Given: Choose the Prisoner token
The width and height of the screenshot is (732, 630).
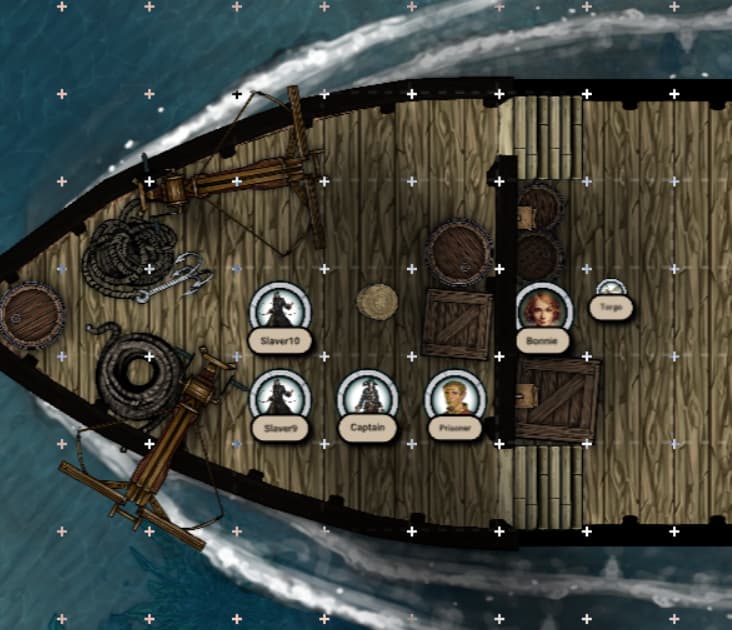Looking at the screenshot, I should coord(455,396).
